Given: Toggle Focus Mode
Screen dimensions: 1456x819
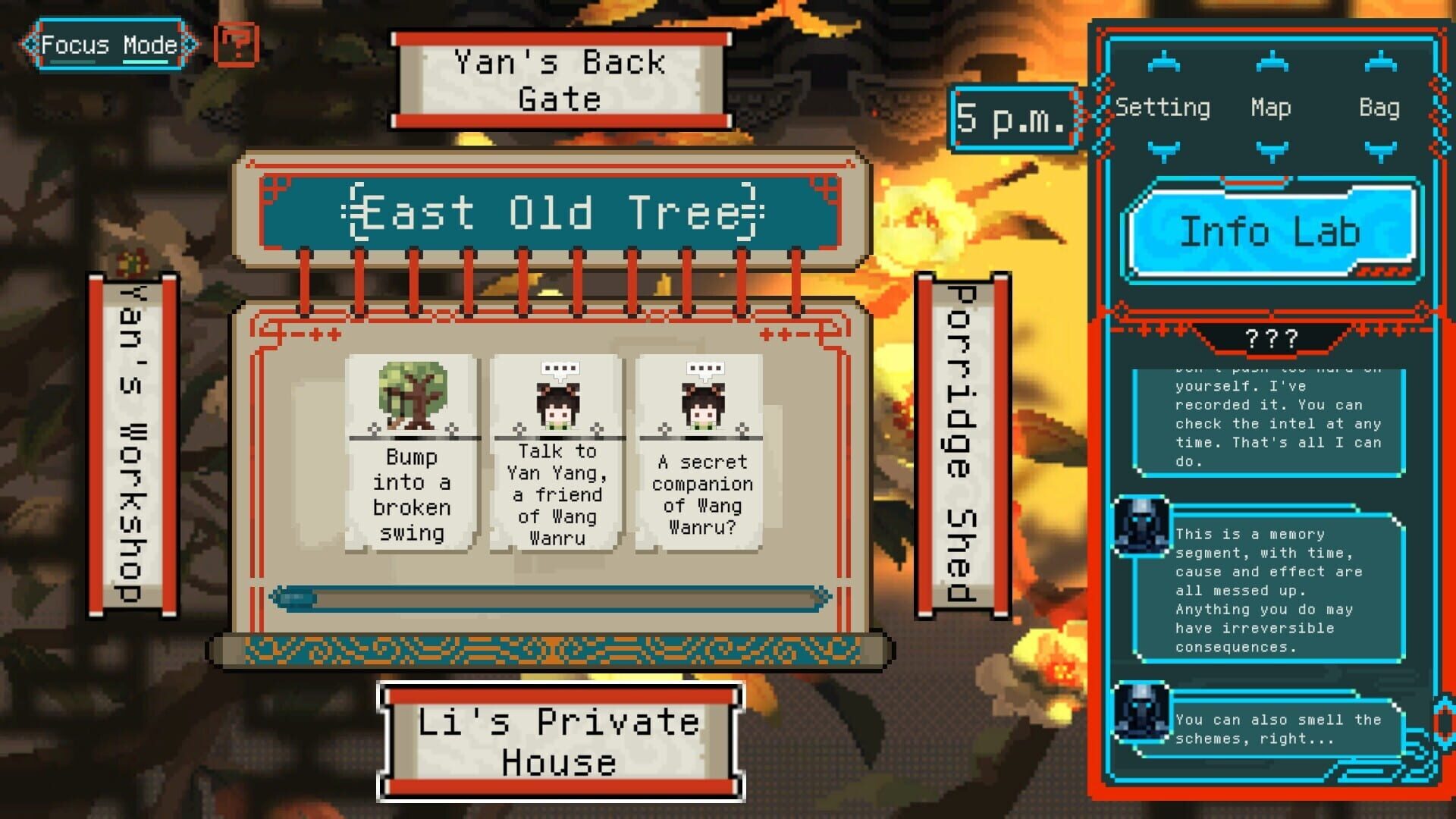Looking at the screenshot, I should (x=109, y=44).
